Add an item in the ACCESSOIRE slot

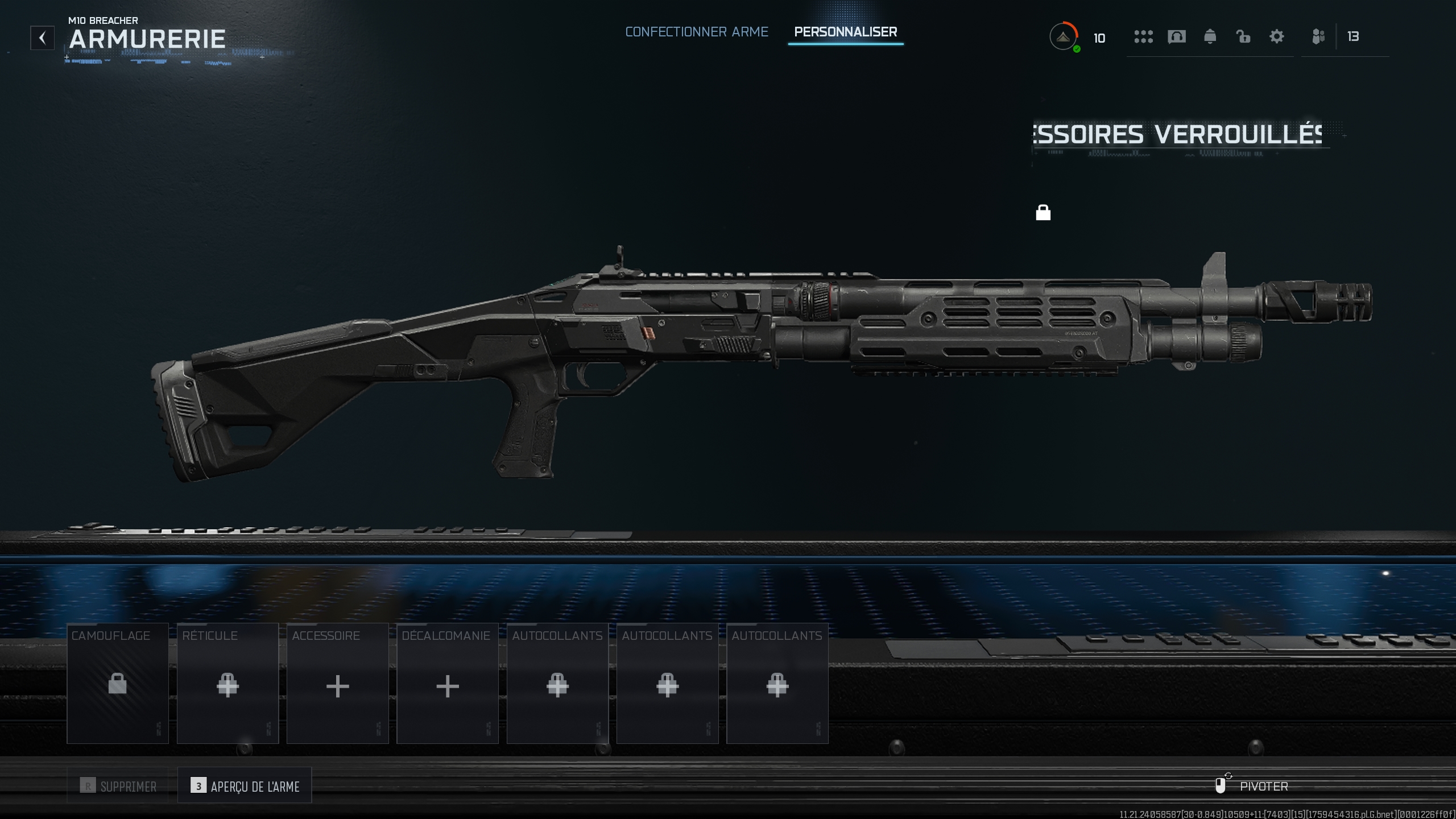tap(337, 684)
